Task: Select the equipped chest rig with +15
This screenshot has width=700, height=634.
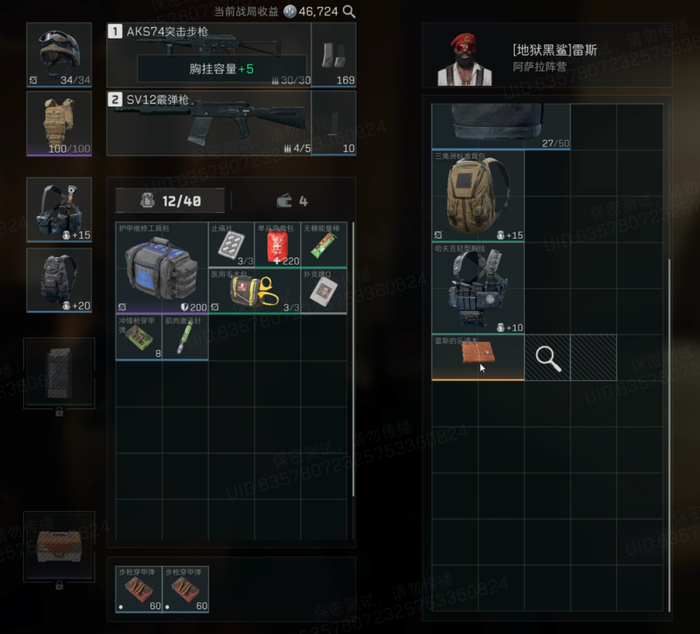Action: [59, 209]
